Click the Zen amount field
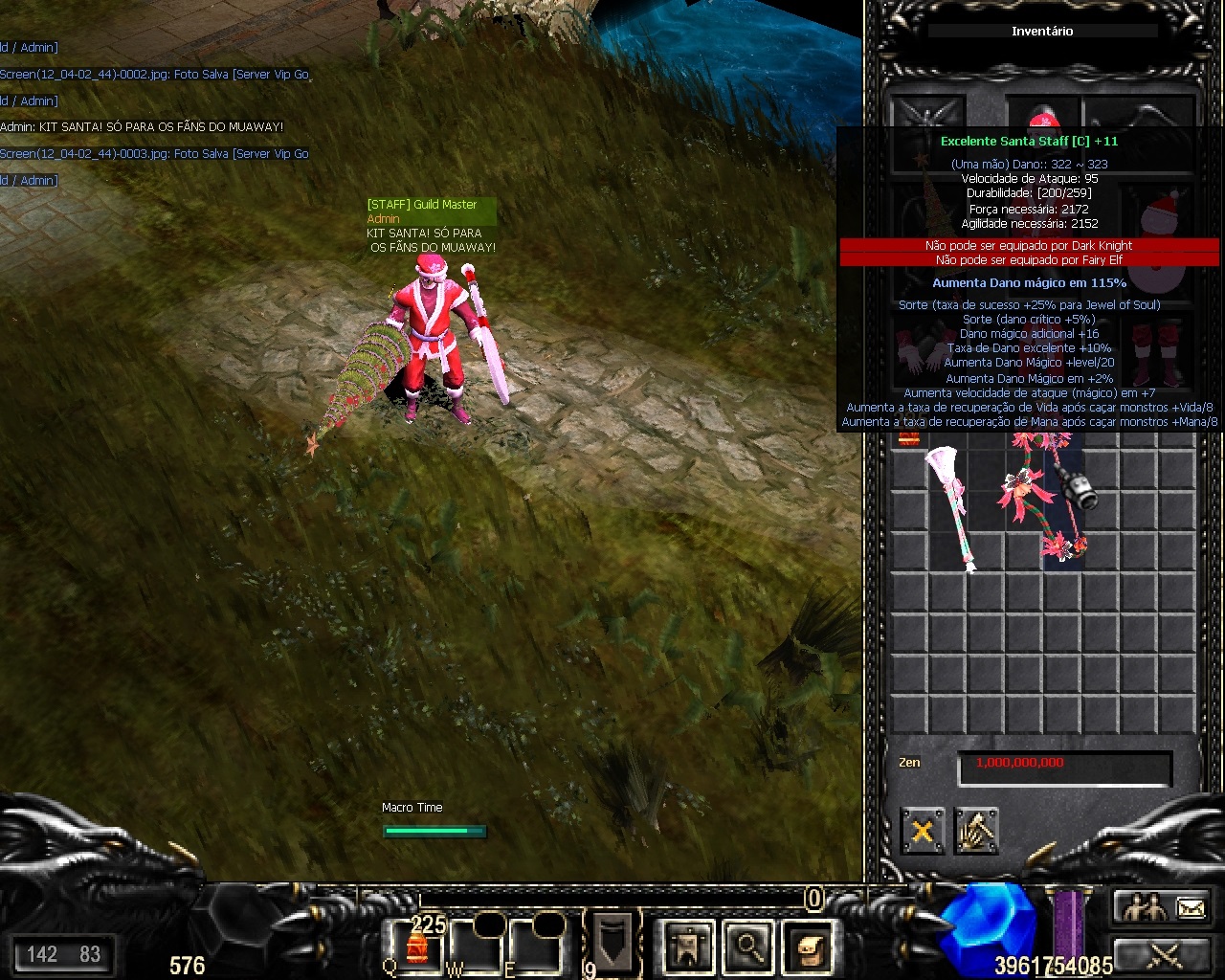This screenshot has height=980, width=1225. [x=1064, y=767]
